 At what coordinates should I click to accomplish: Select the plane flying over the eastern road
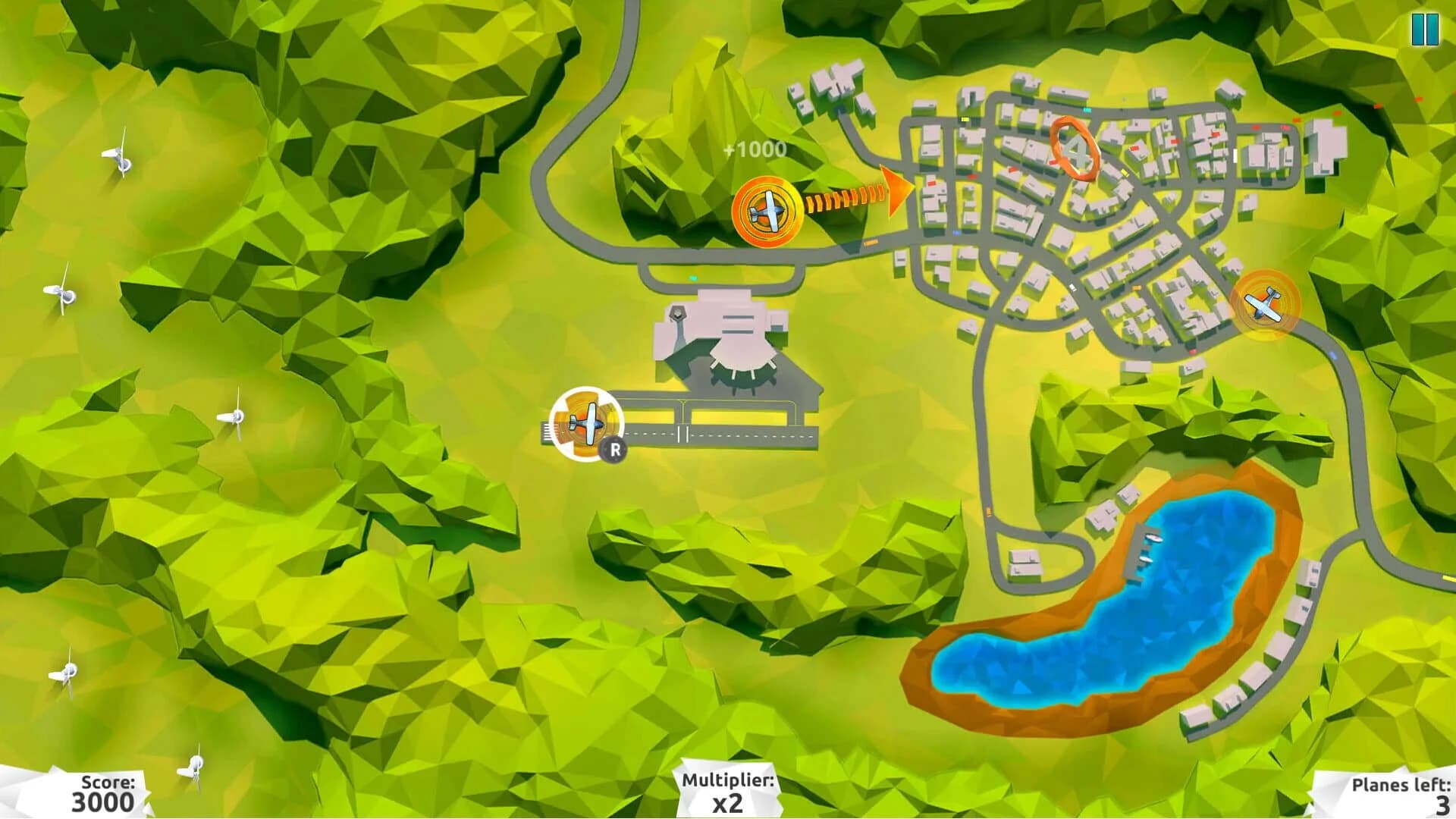coord(1261,303)
